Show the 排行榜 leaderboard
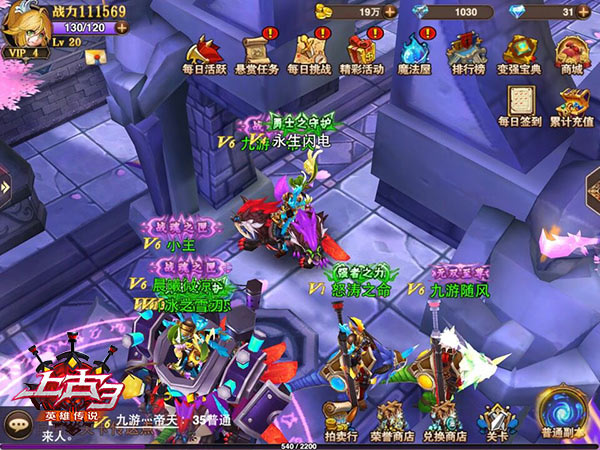Viewport: 600px width, 450px height. point(466,53)
